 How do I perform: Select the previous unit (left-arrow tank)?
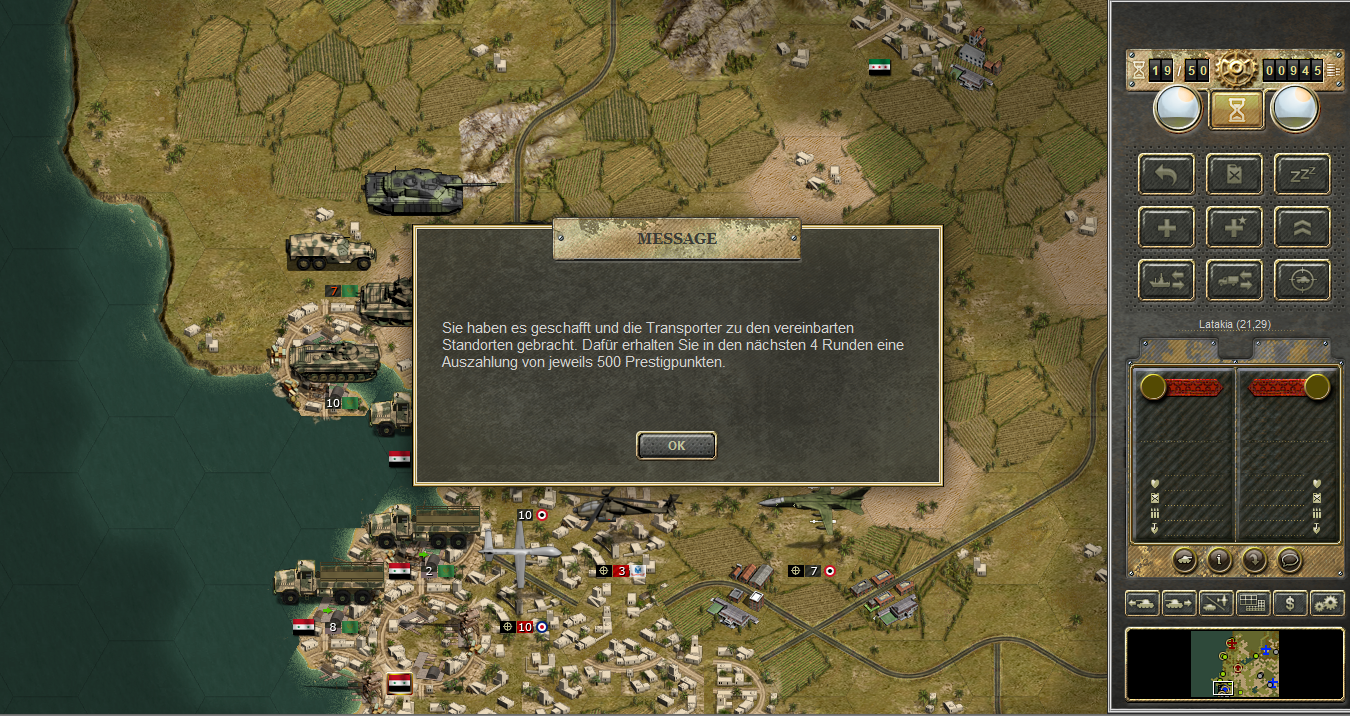(1142, 603)
